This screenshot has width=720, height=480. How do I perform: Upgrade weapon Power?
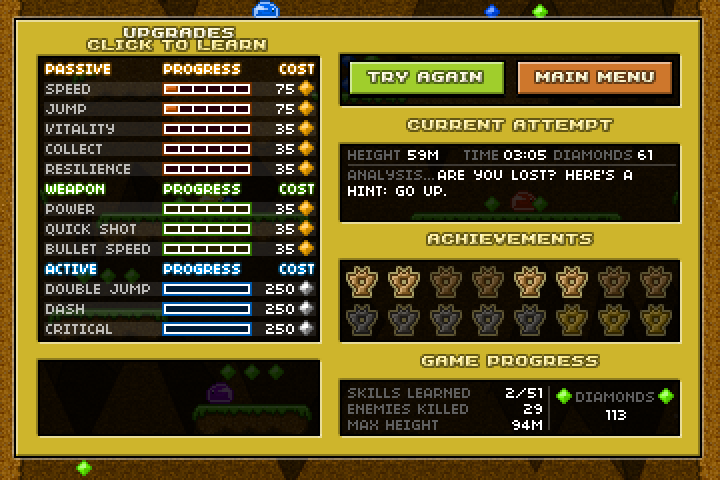180,209
